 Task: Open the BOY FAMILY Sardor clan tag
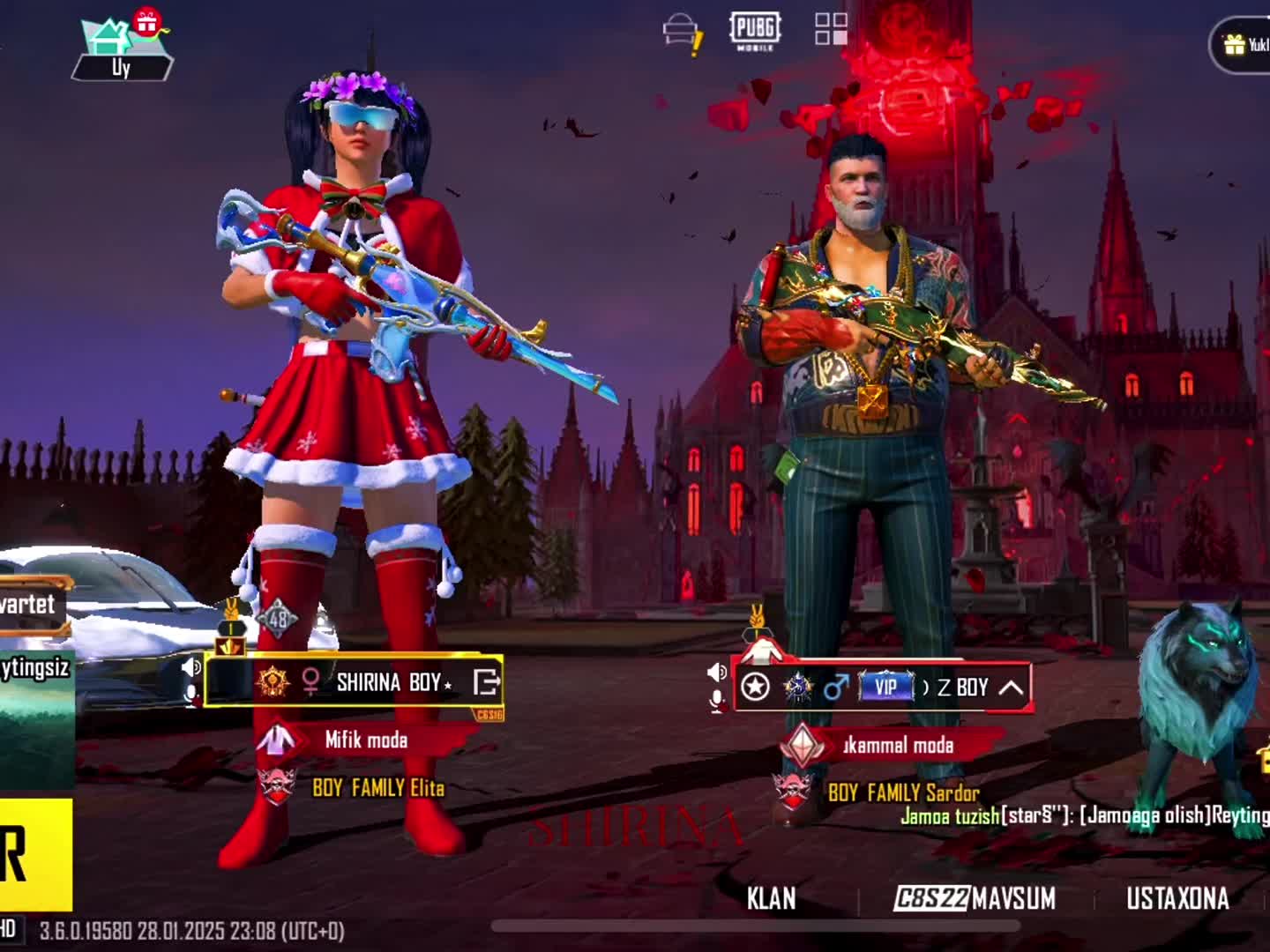(902, 792)
